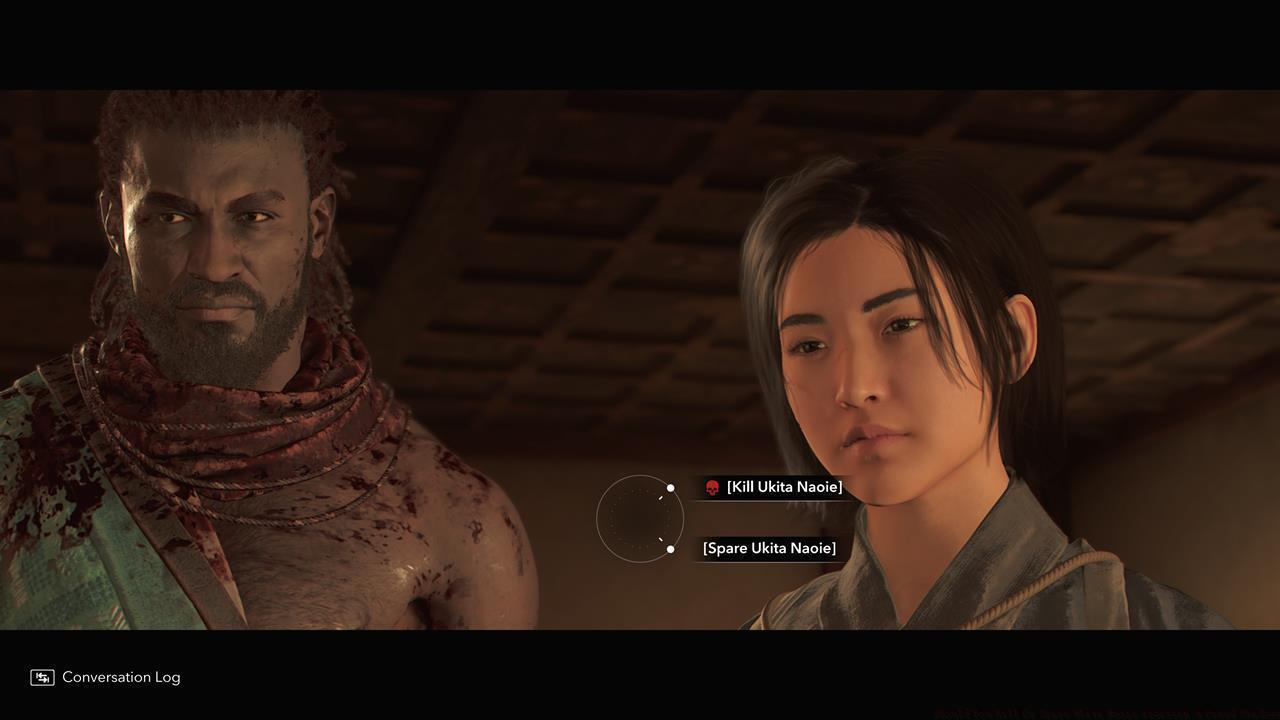Click the underline beneath the Spare option
1280x720 pixels.
tap(770, 562)
